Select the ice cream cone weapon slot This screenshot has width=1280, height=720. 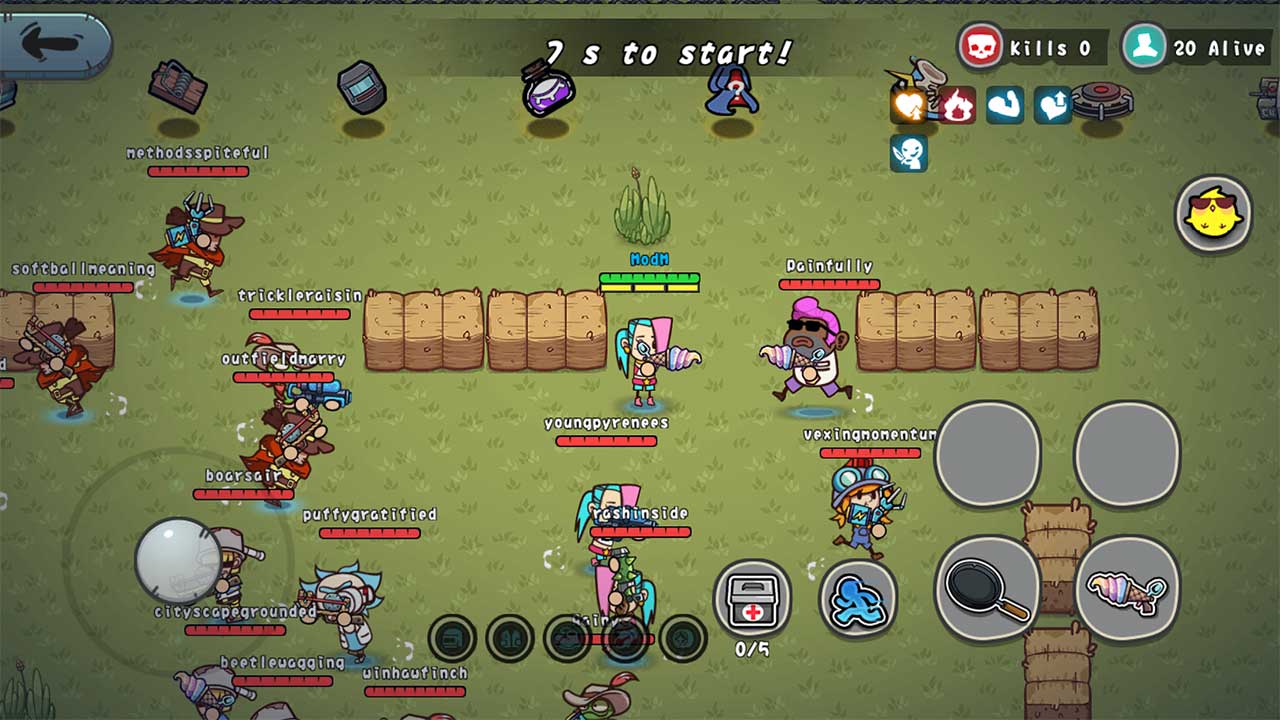coord(1128,592)
